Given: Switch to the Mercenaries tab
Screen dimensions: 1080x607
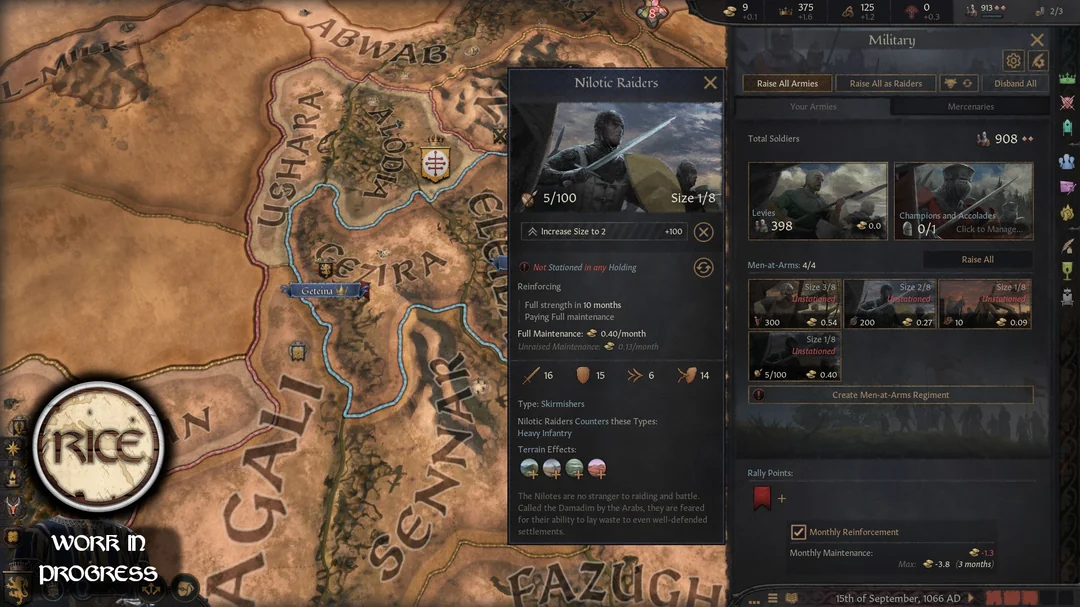Looking at the screenshot, I should coord(970,107).
